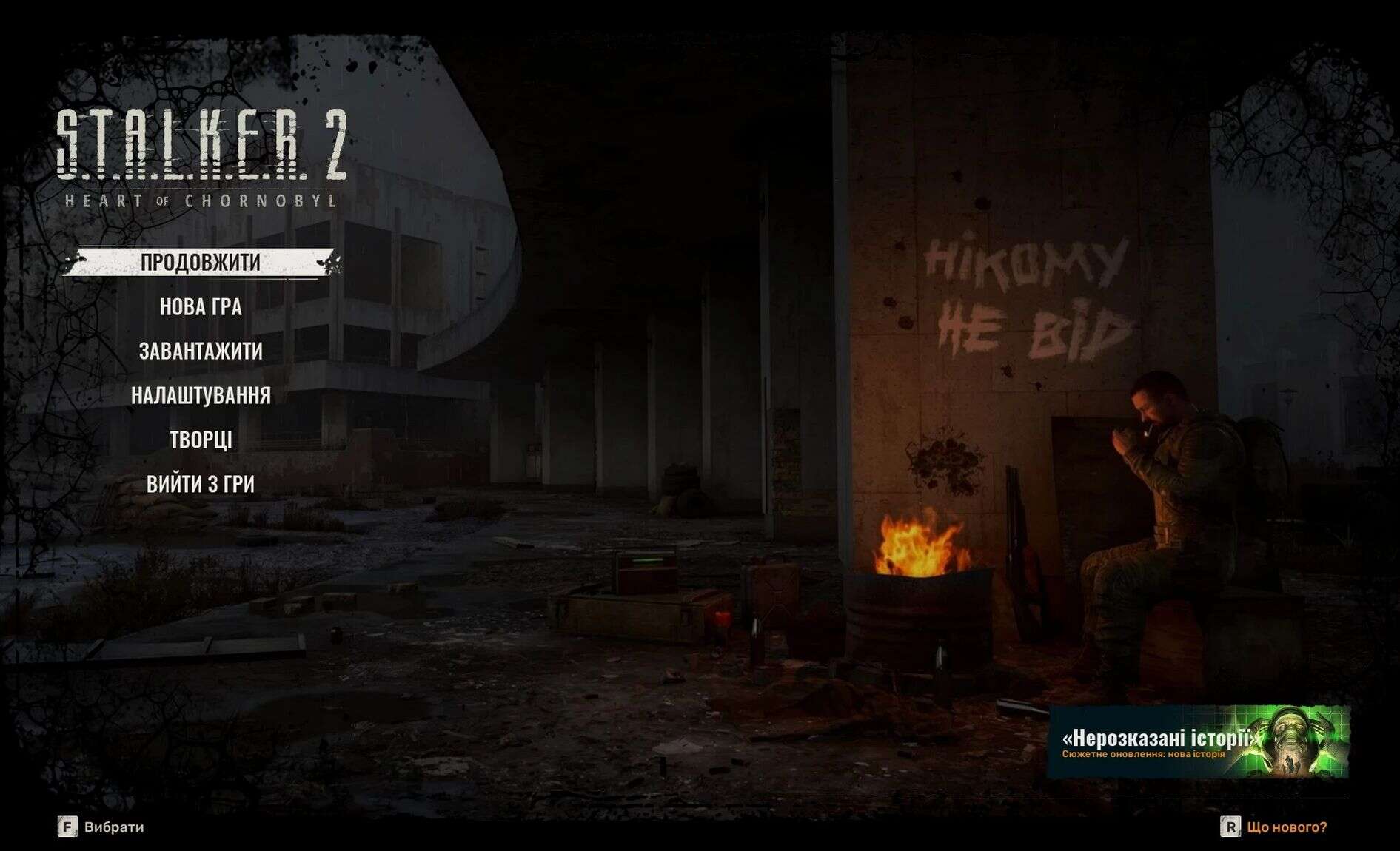Start a new game with НОВА ГРА

(x=201, y=307)
